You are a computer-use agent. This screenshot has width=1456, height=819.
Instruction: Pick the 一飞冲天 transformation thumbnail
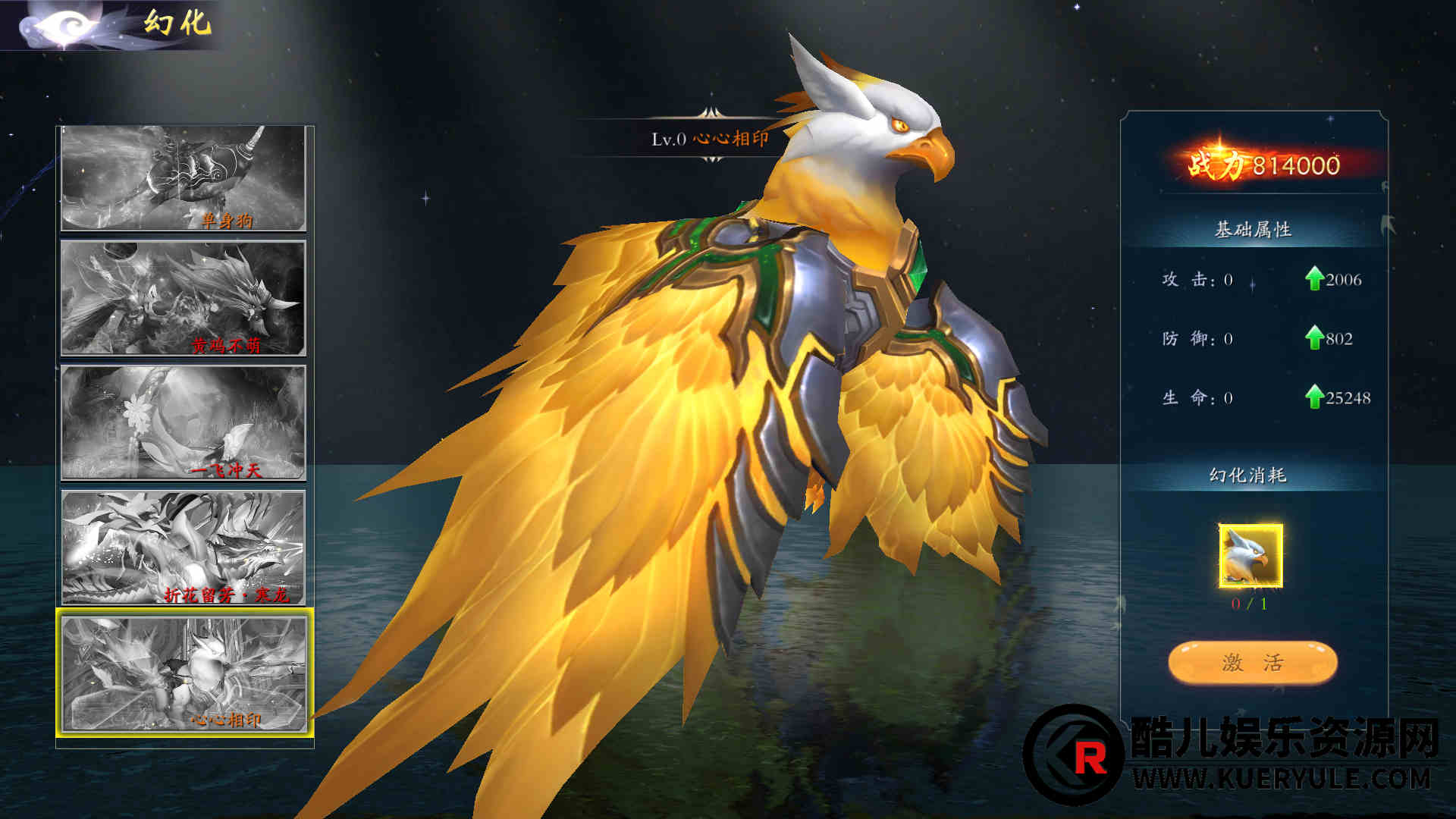[184, 422]
